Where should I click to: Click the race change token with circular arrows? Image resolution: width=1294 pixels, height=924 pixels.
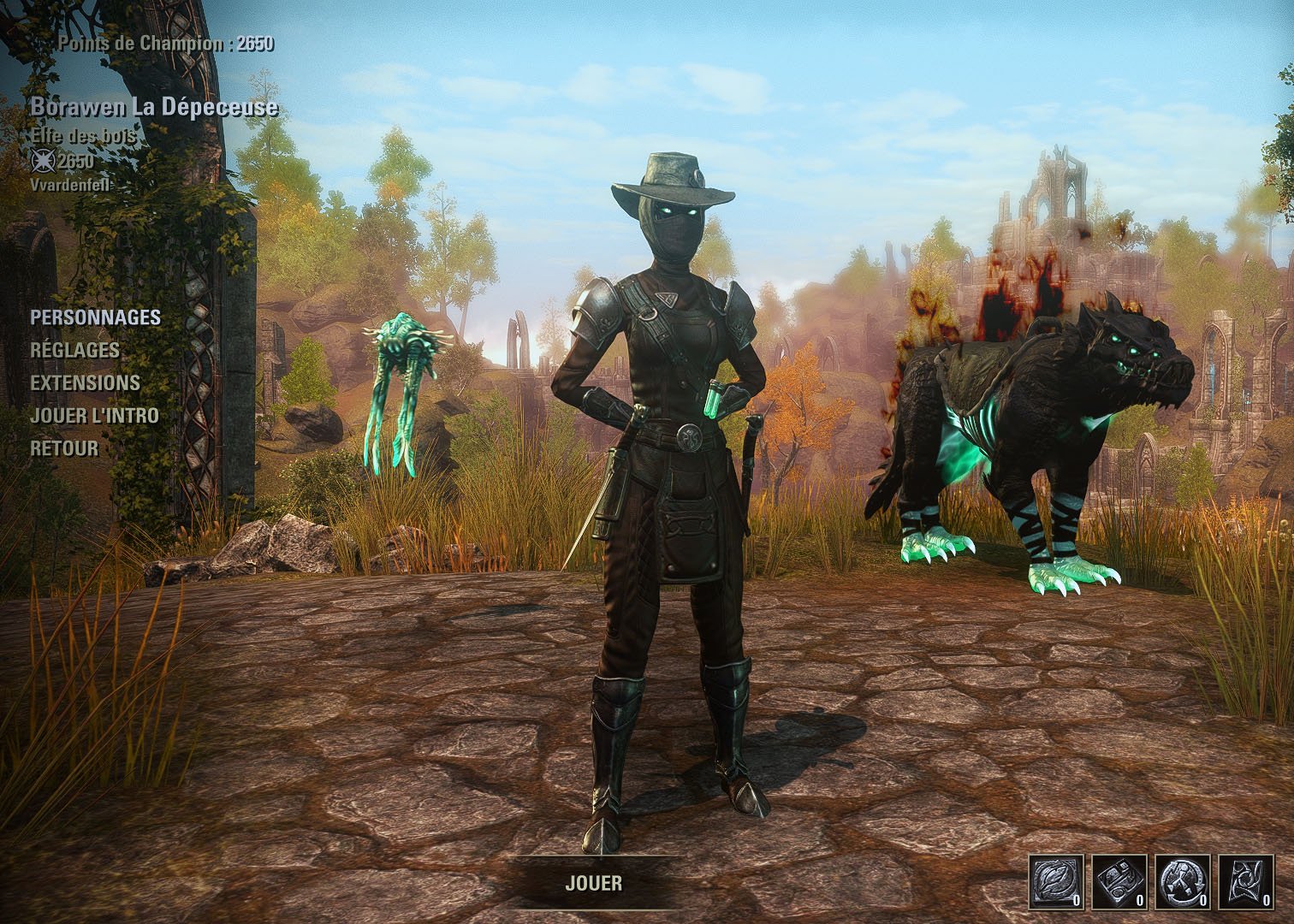tap(1183, 880)
